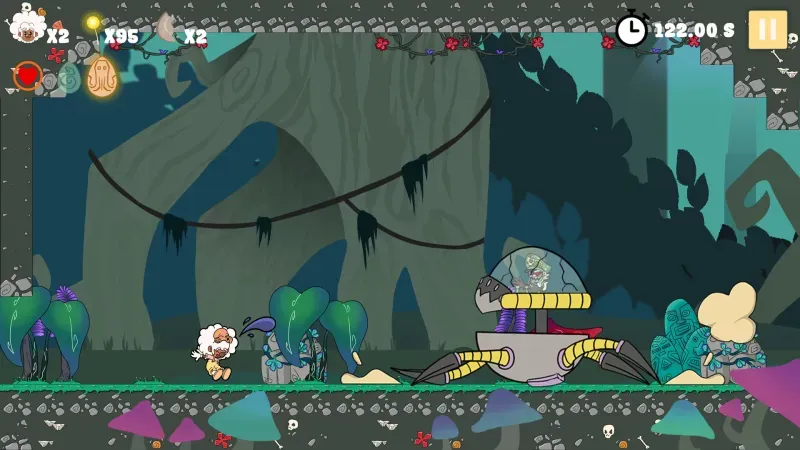Select the faded green spiral egg icon
Image resolution: width=800 pixels, height=450 pixels.
point(67,78)
